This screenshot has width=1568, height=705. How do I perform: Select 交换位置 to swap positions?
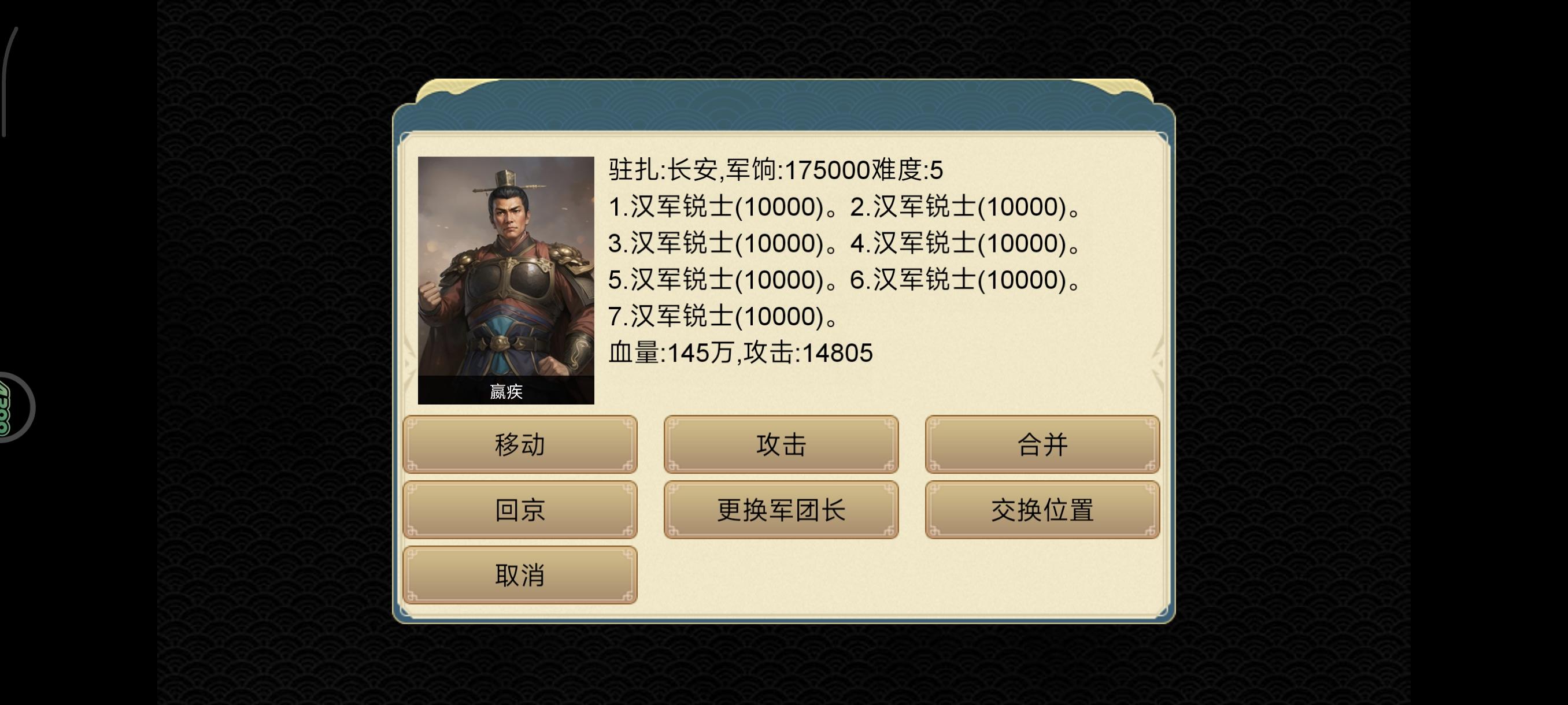pos(1042,511)
